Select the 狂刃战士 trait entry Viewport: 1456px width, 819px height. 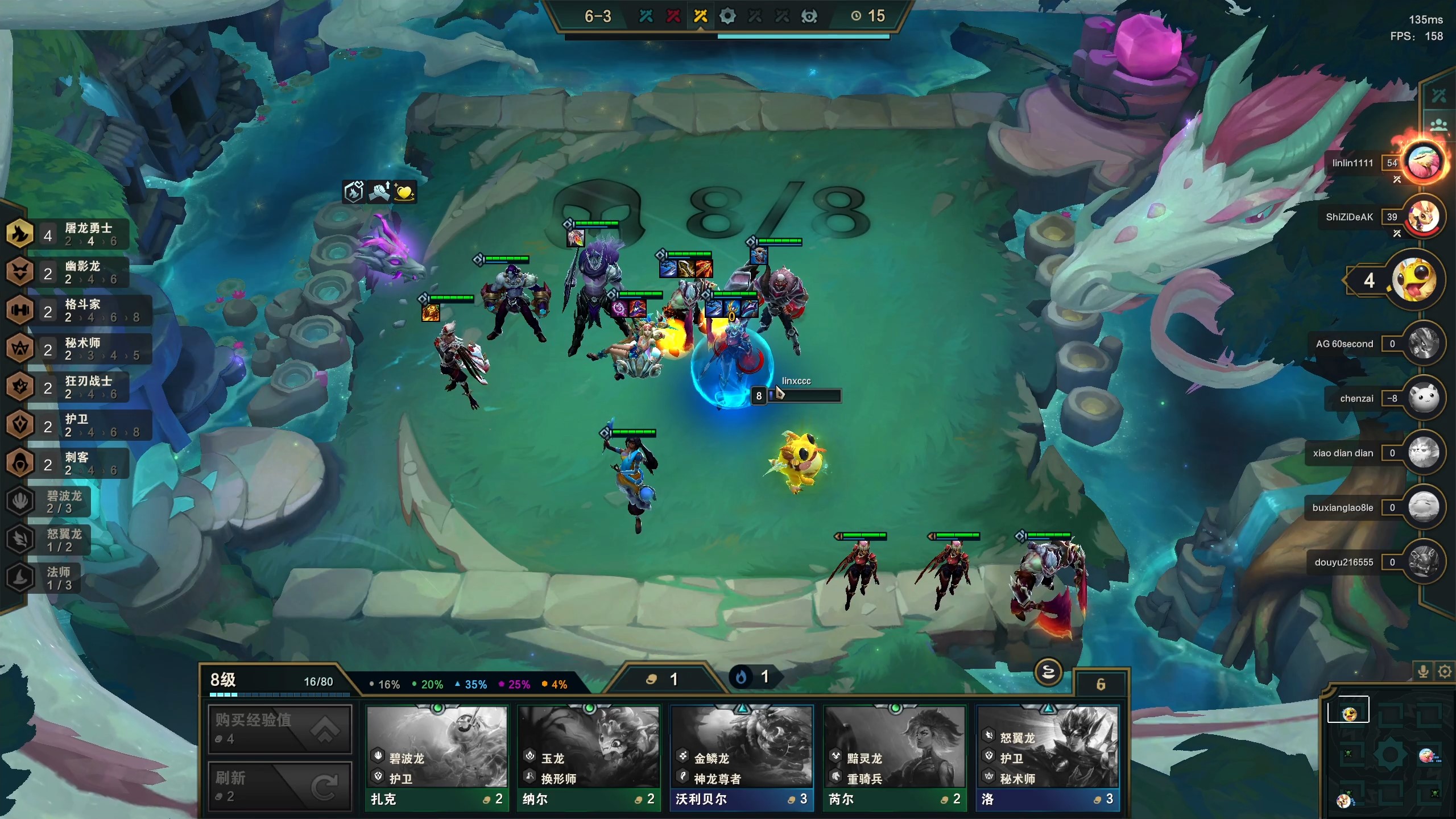(x=68, y=387)
